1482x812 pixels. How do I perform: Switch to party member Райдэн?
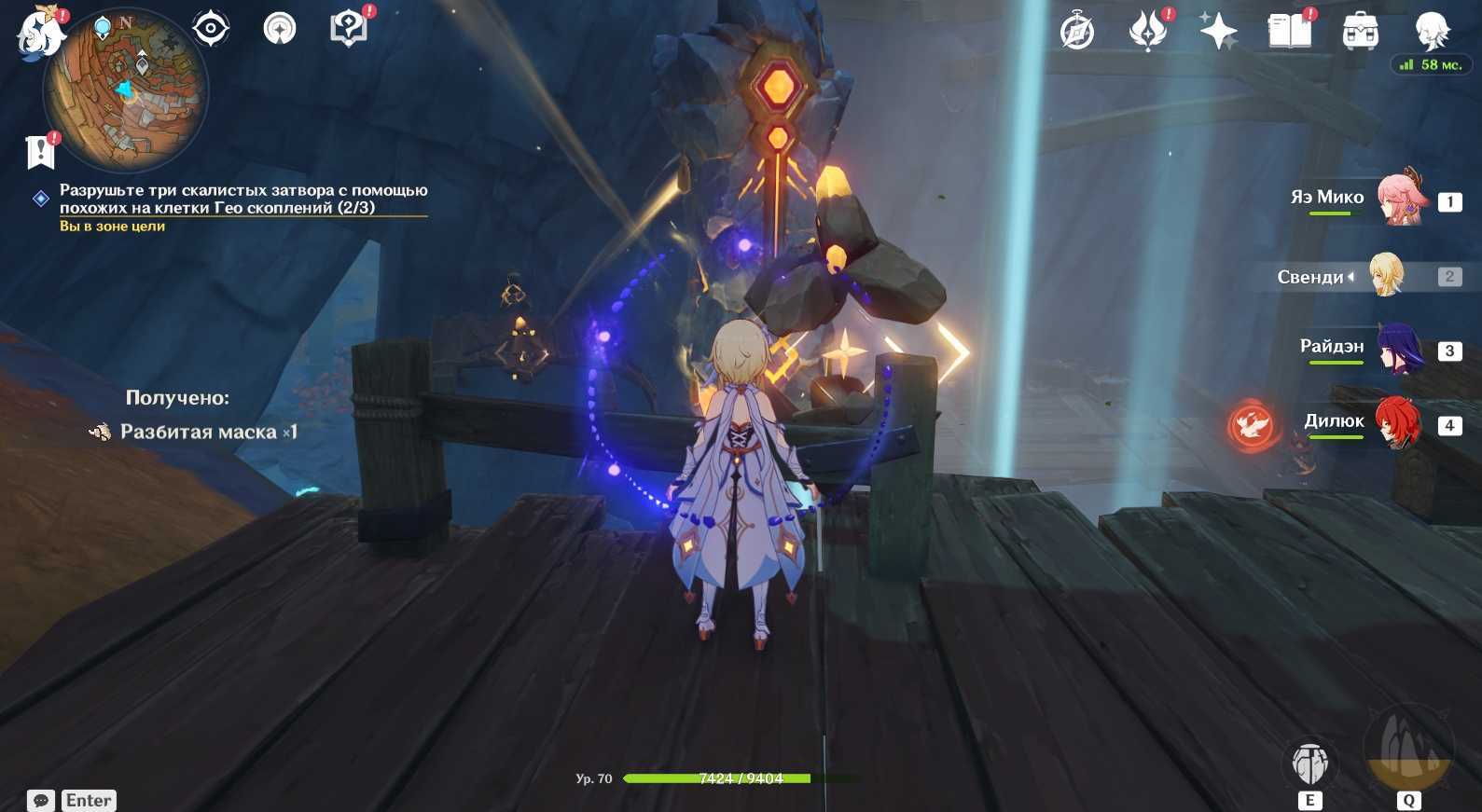pos(1400,349)
